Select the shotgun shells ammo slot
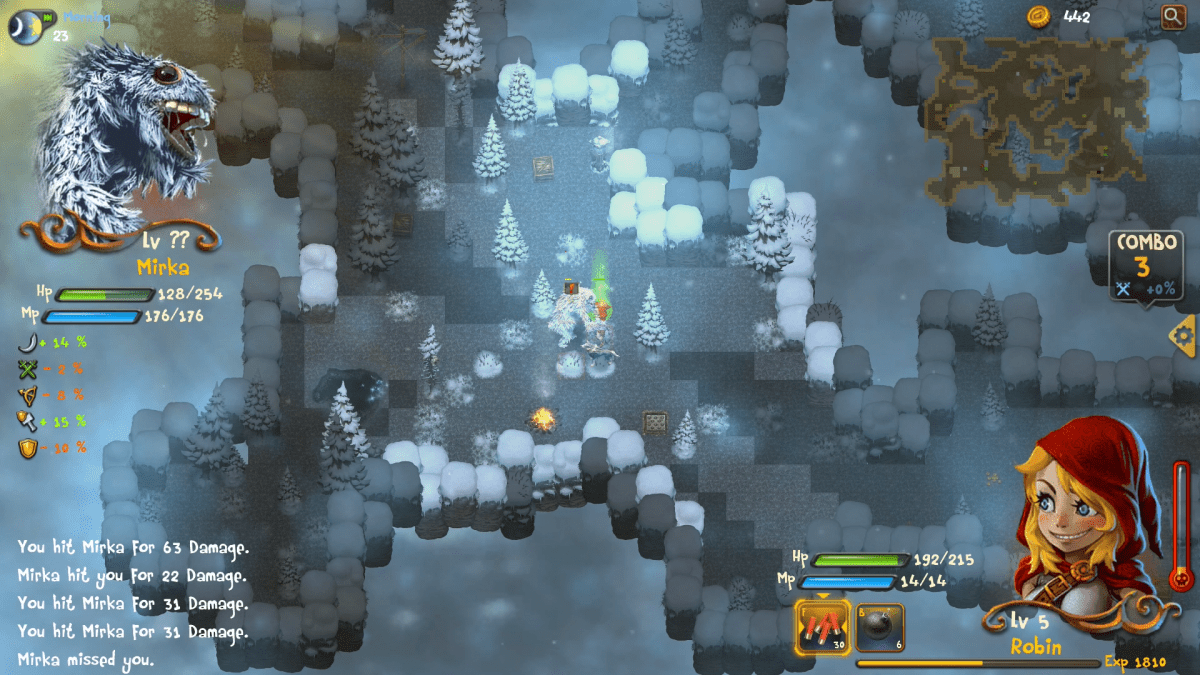 pyautogui.click(x=822, y=627)
